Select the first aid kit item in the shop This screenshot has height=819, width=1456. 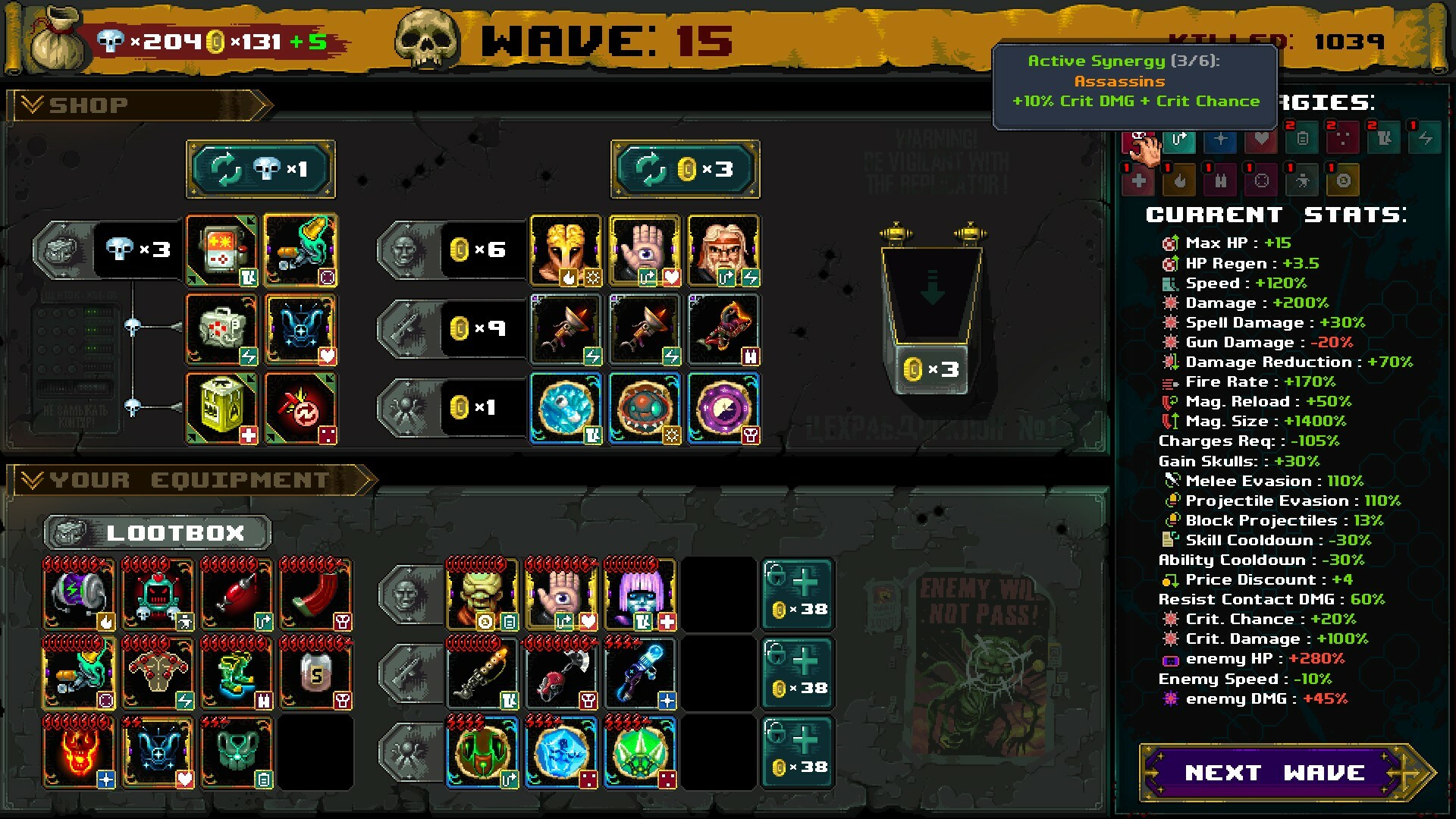(x=221, y=328)
